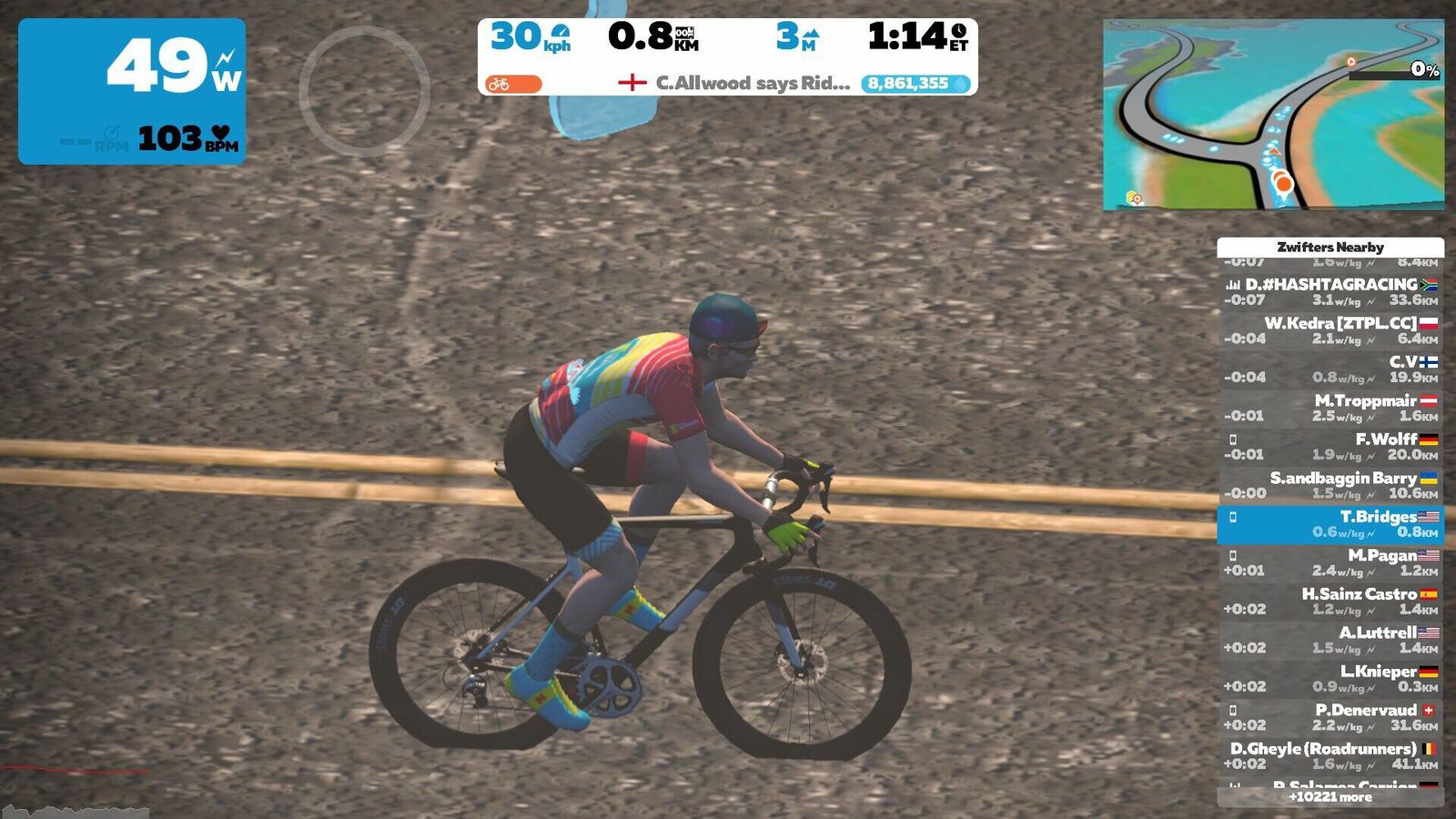
Task: Pick A.Luttrell from the nearby riders
Action: point(1330,640)
